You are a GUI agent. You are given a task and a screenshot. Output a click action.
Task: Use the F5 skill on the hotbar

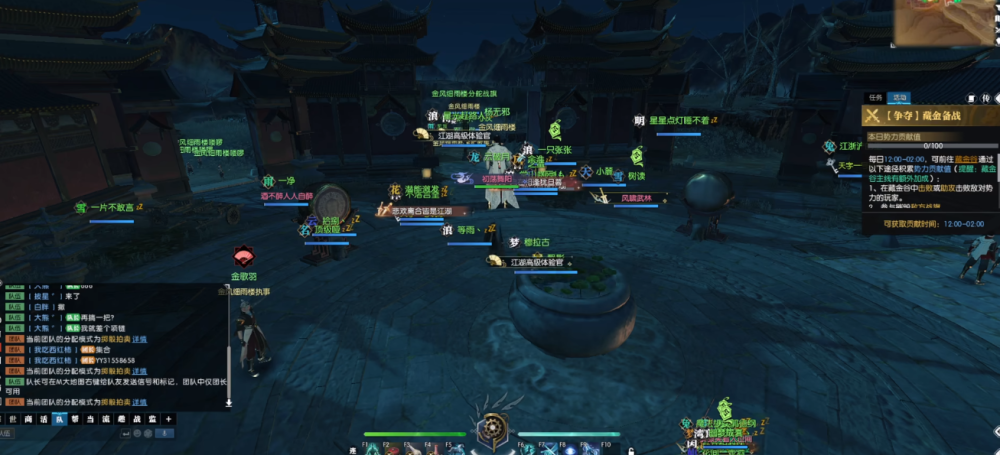pos(455,449)
